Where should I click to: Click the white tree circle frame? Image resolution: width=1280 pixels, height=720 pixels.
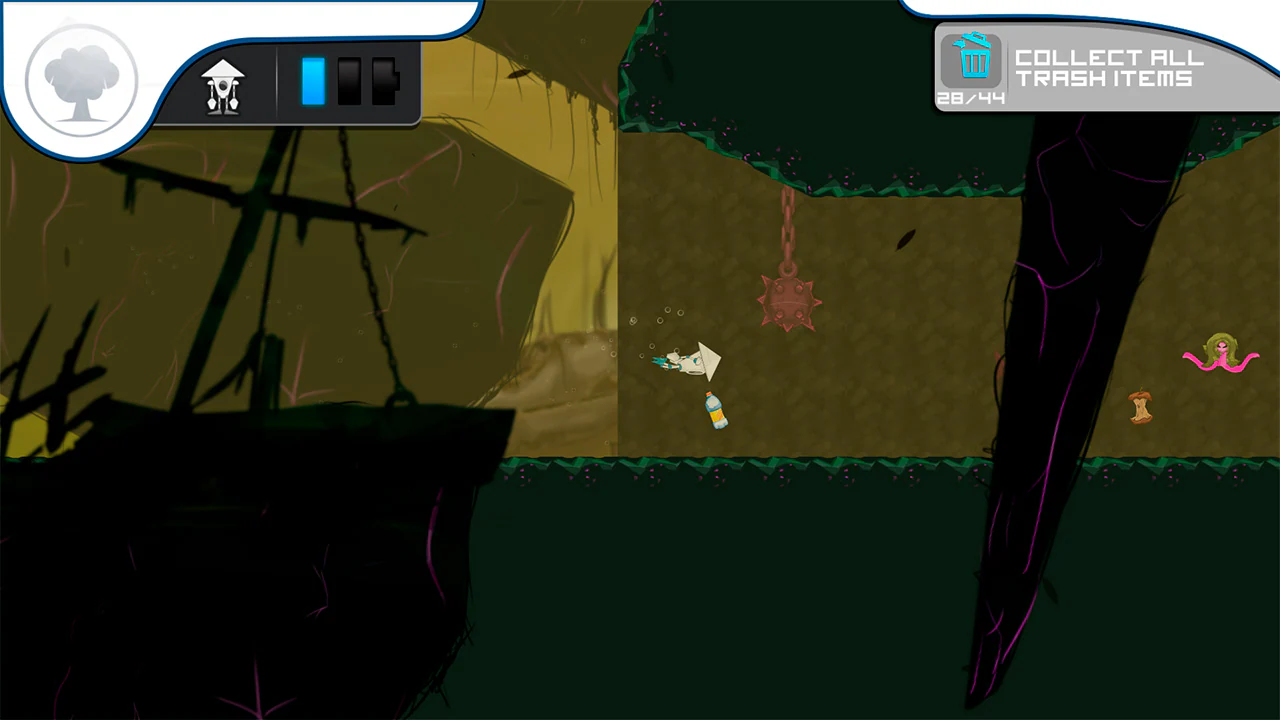pos(82,80)
